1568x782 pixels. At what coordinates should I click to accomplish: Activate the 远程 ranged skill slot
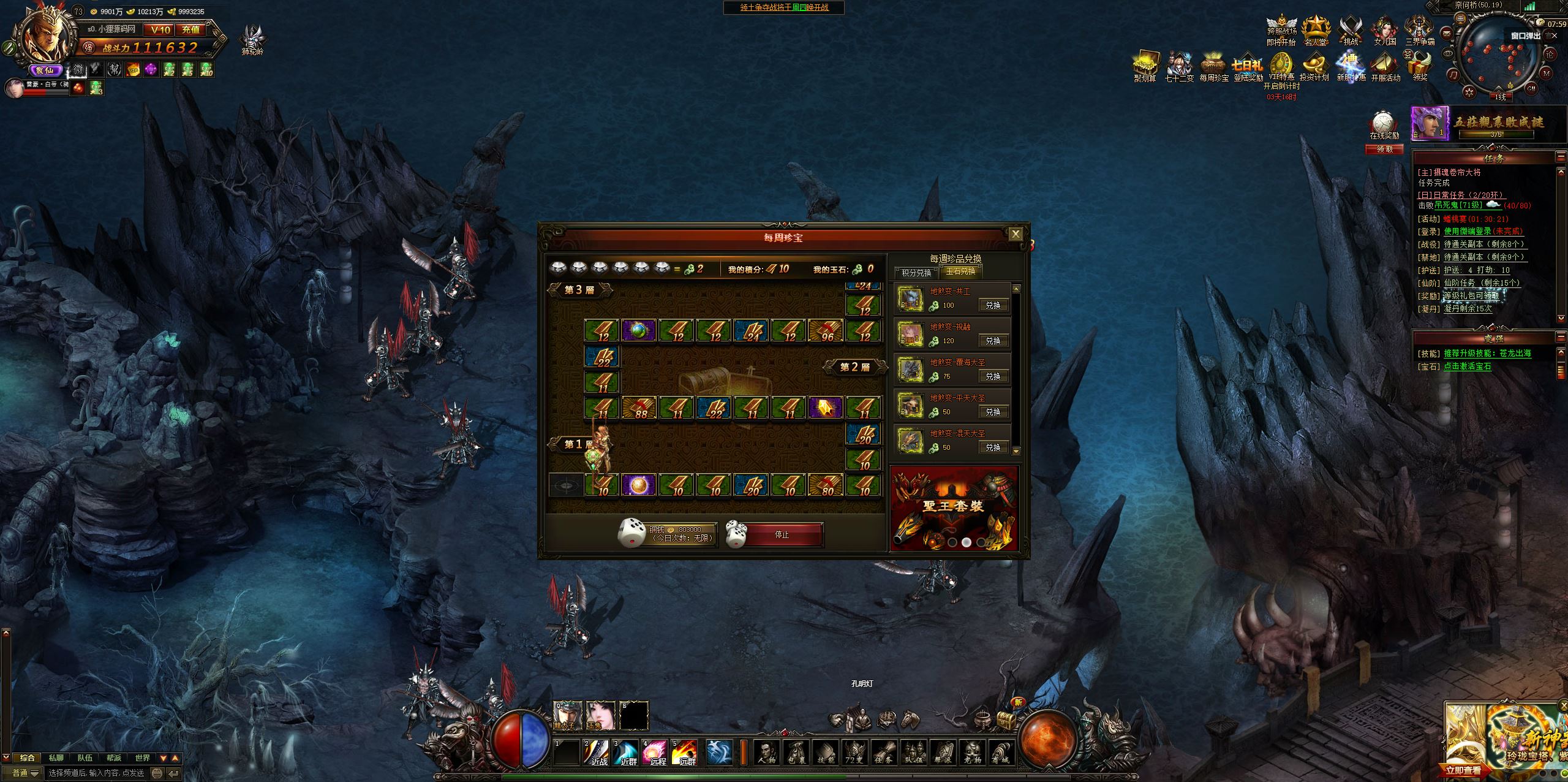point(655,752)
